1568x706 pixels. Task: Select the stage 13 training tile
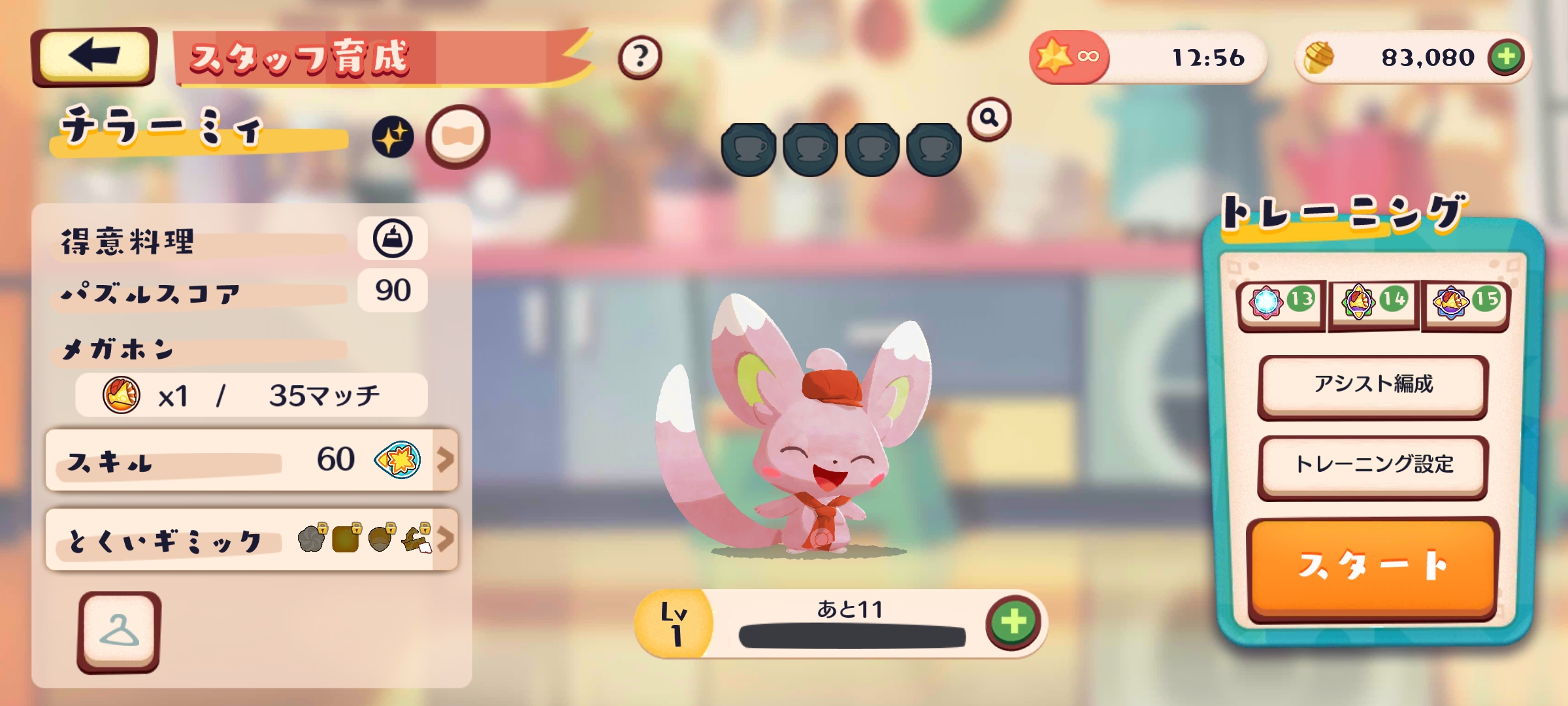(x=1281, y=303)
